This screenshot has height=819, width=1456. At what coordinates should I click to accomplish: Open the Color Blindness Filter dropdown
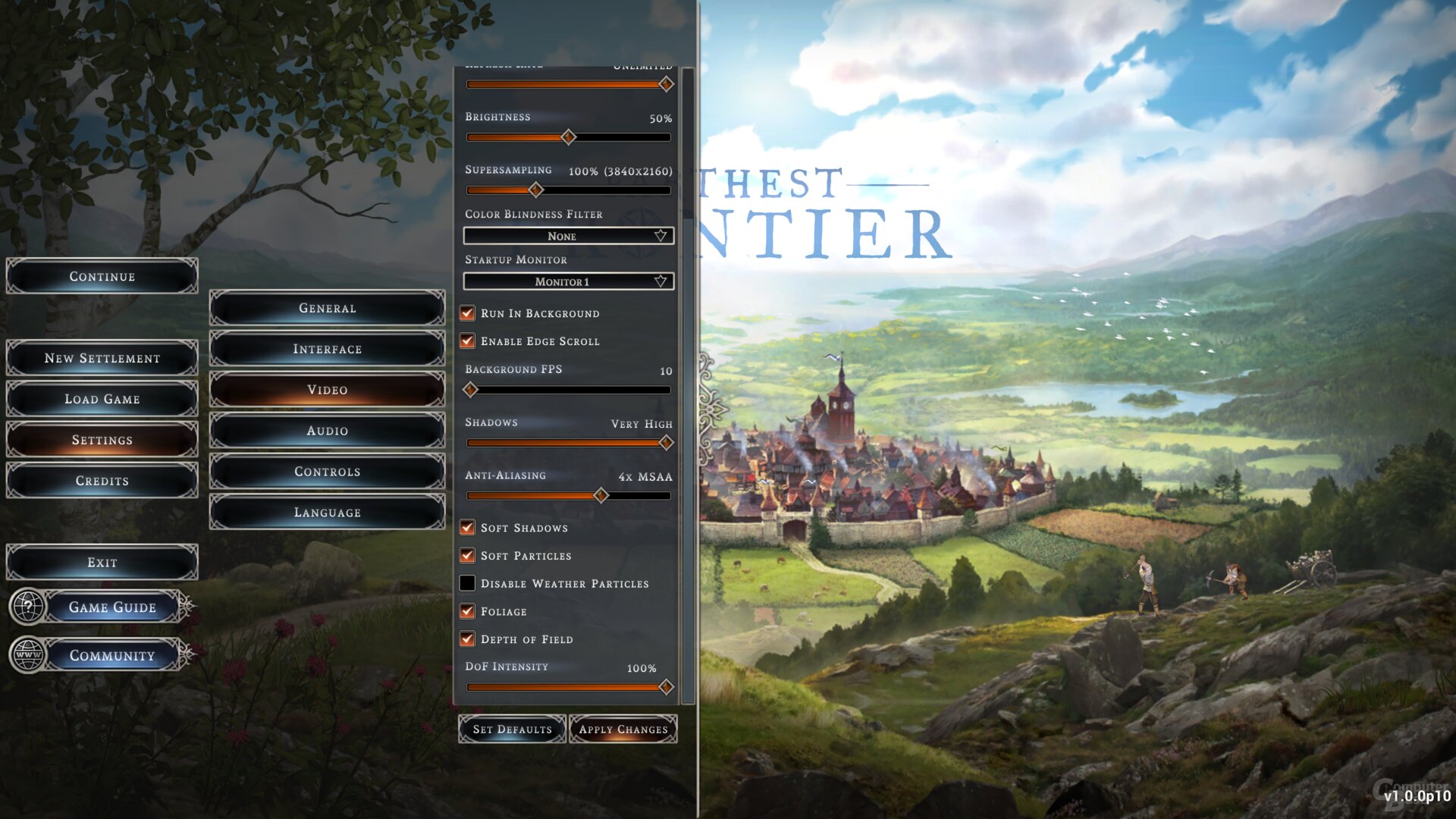click(x=568, y=237)
